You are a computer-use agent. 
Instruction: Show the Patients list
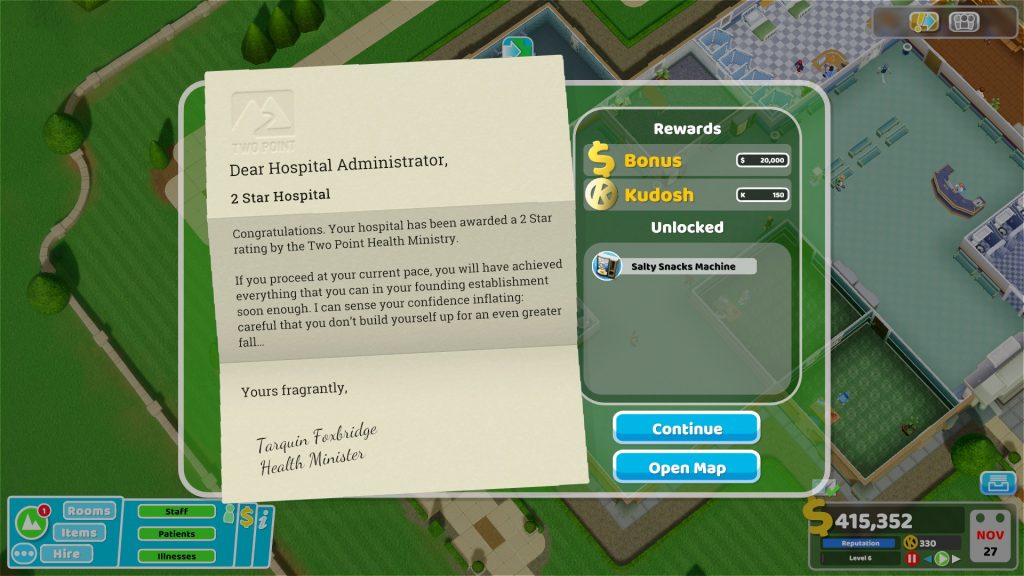tap(176, 534)
